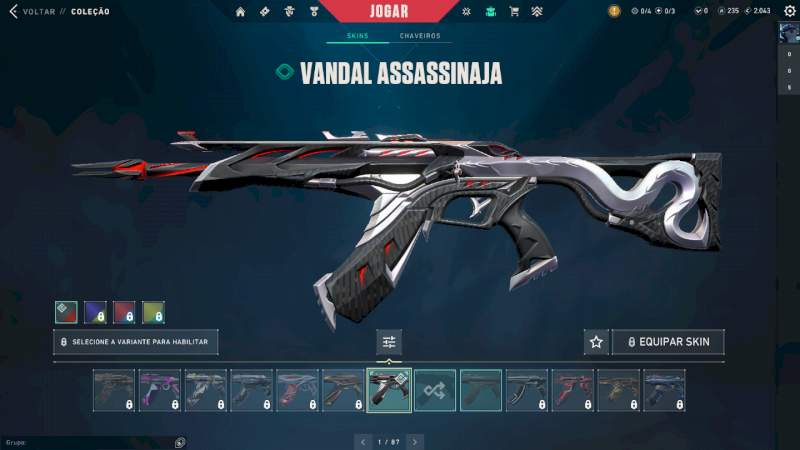Go to the next skin page arrow

pos(415,441)
